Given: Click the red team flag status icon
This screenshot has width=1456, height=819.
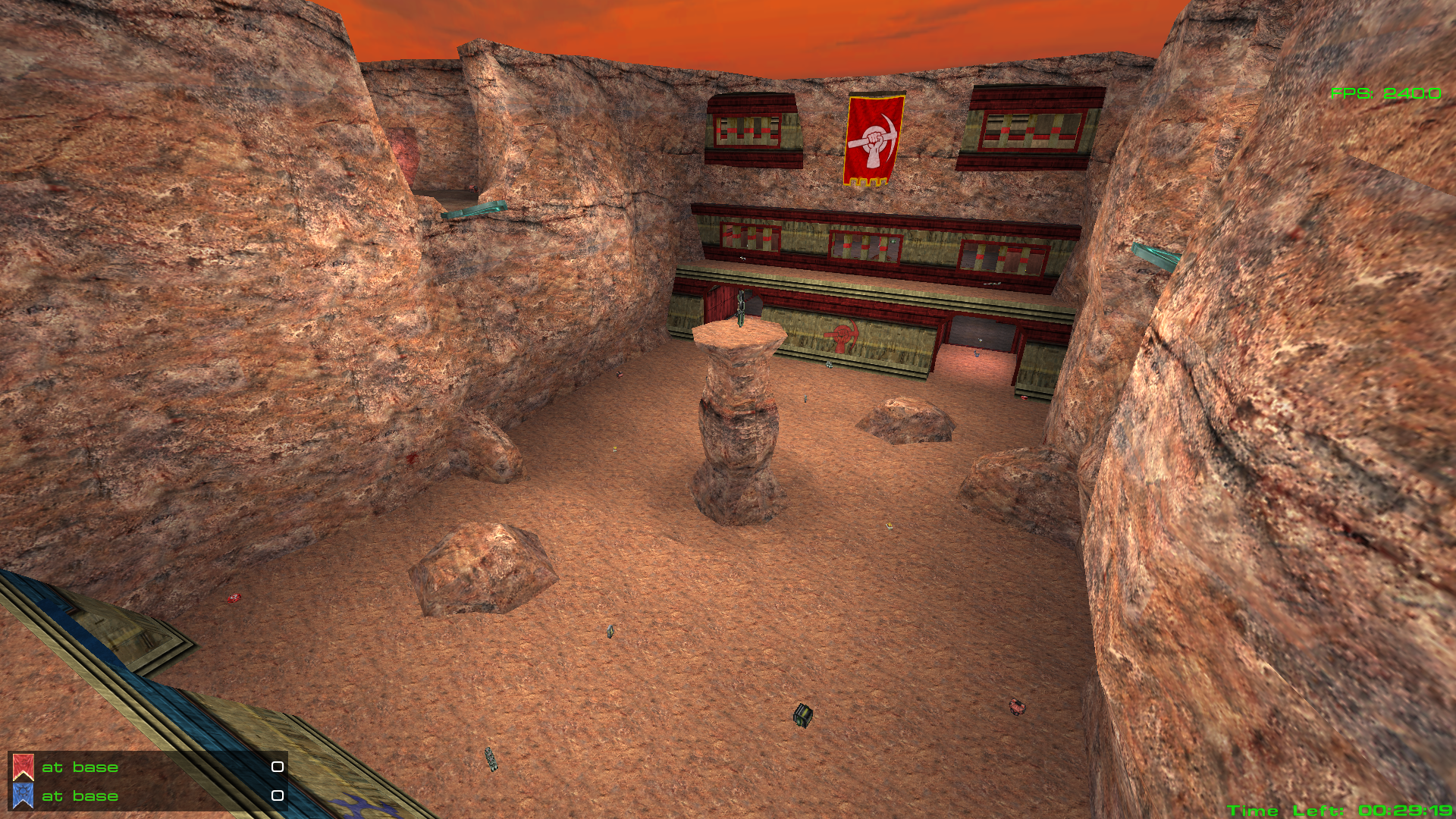Looking at the screenshot, I should point(23,767).
